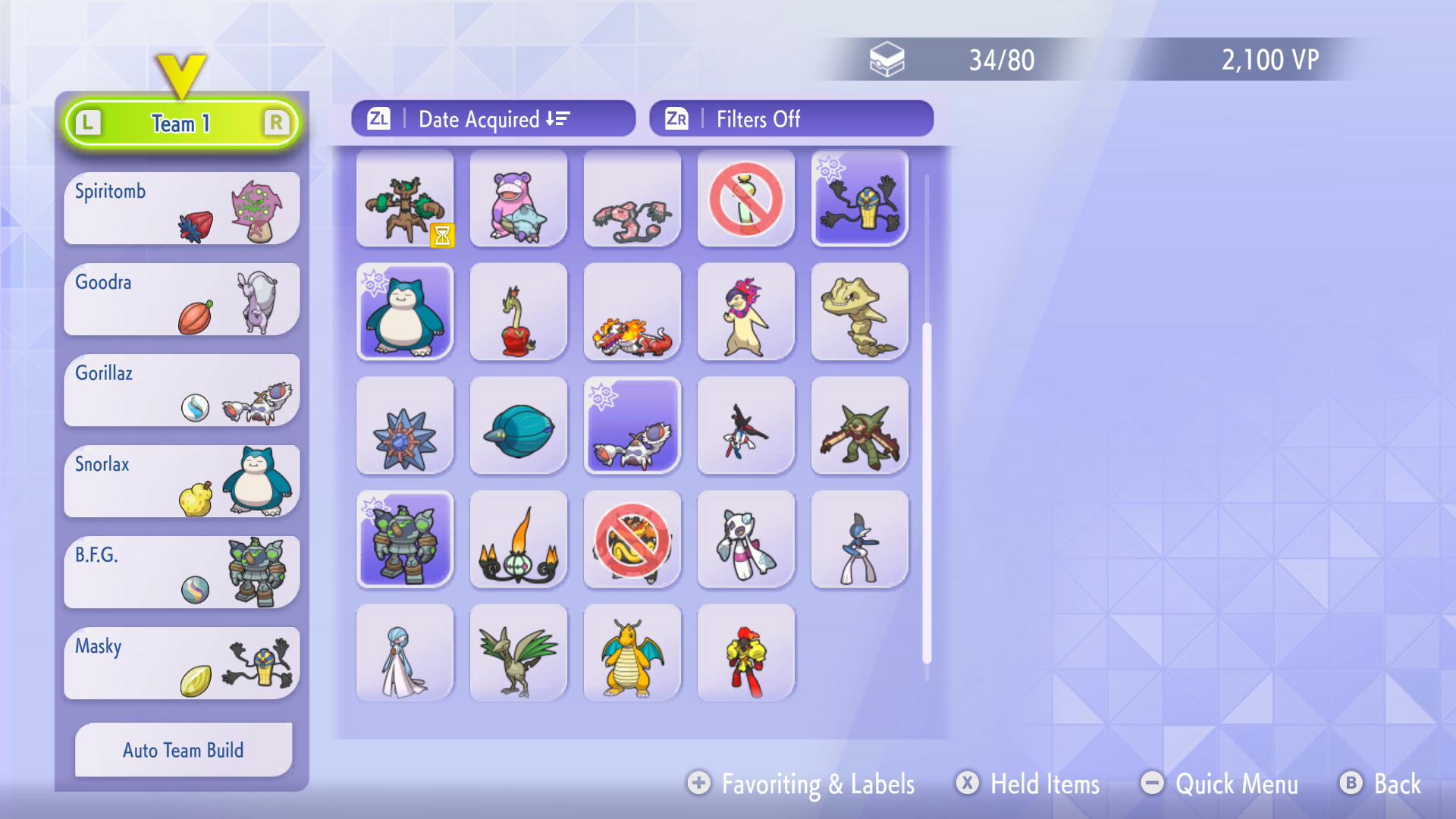Choose Chesnaught in the box grid
1456x819 pixels.
pyautogui.click(x=860, y=426)
